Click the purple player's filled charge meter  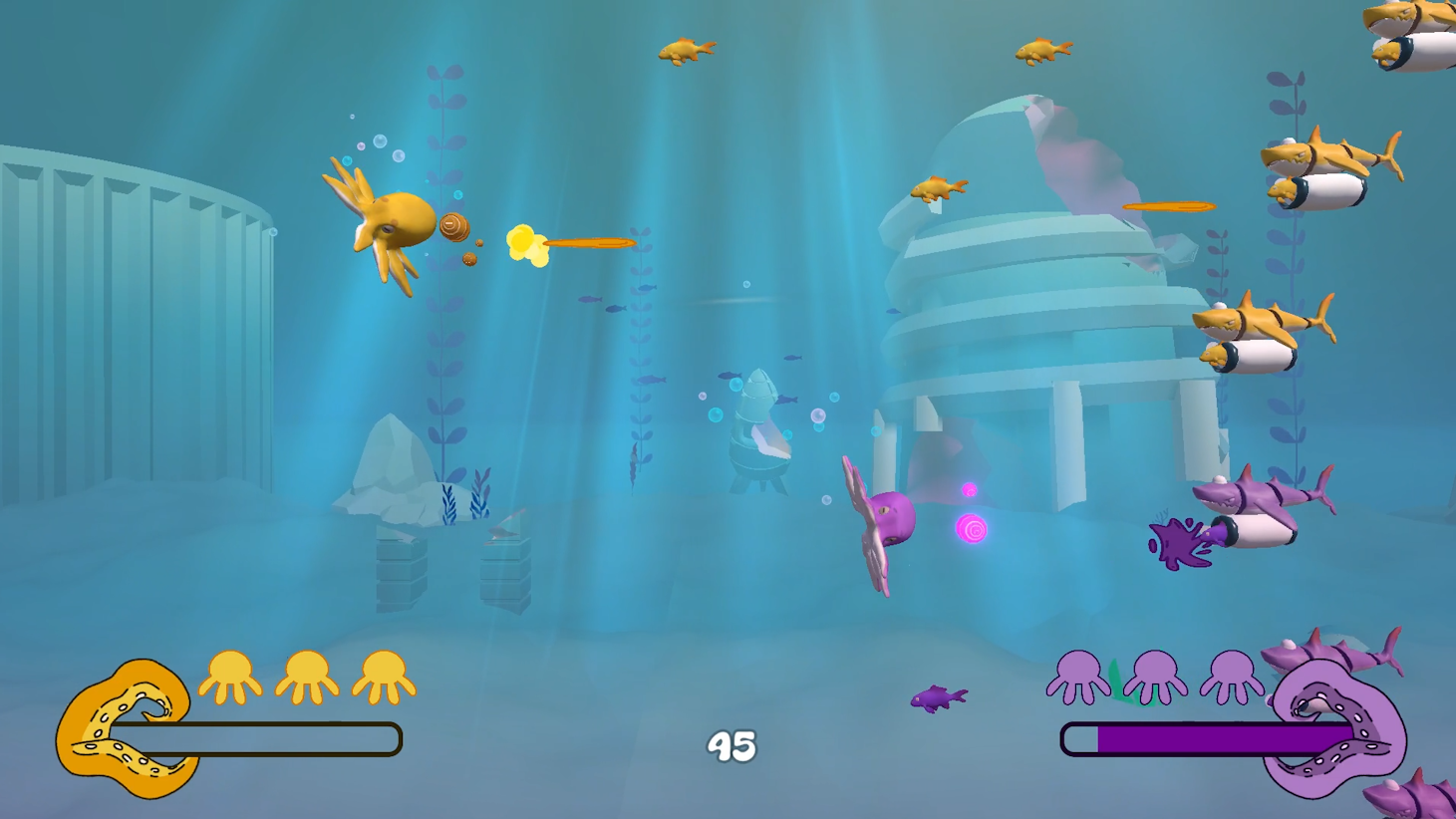coord(1196,737)
